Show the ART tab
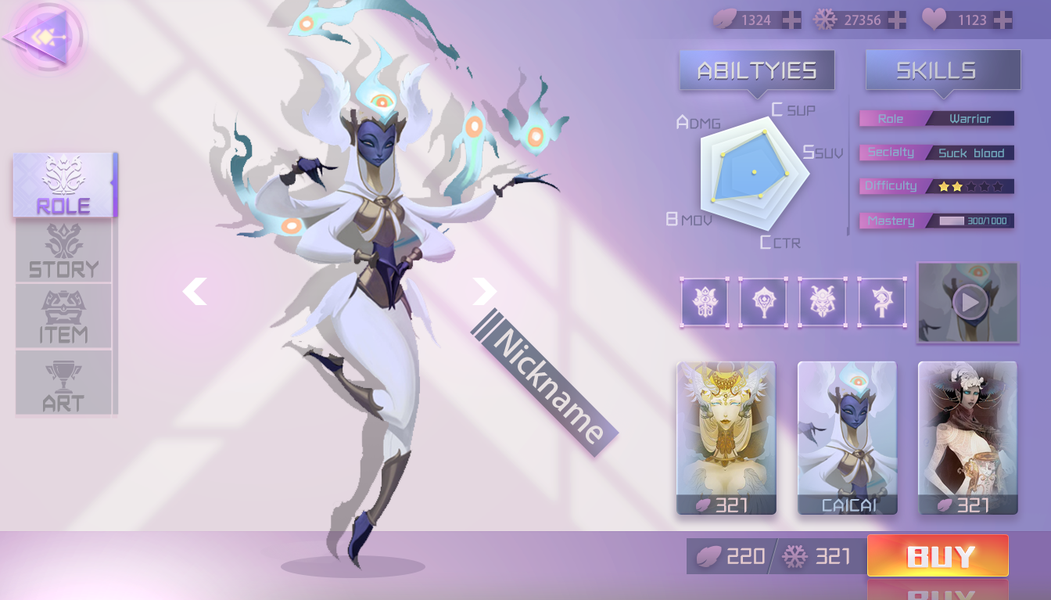The image size is (1051, 600). (x=64, y=383)
